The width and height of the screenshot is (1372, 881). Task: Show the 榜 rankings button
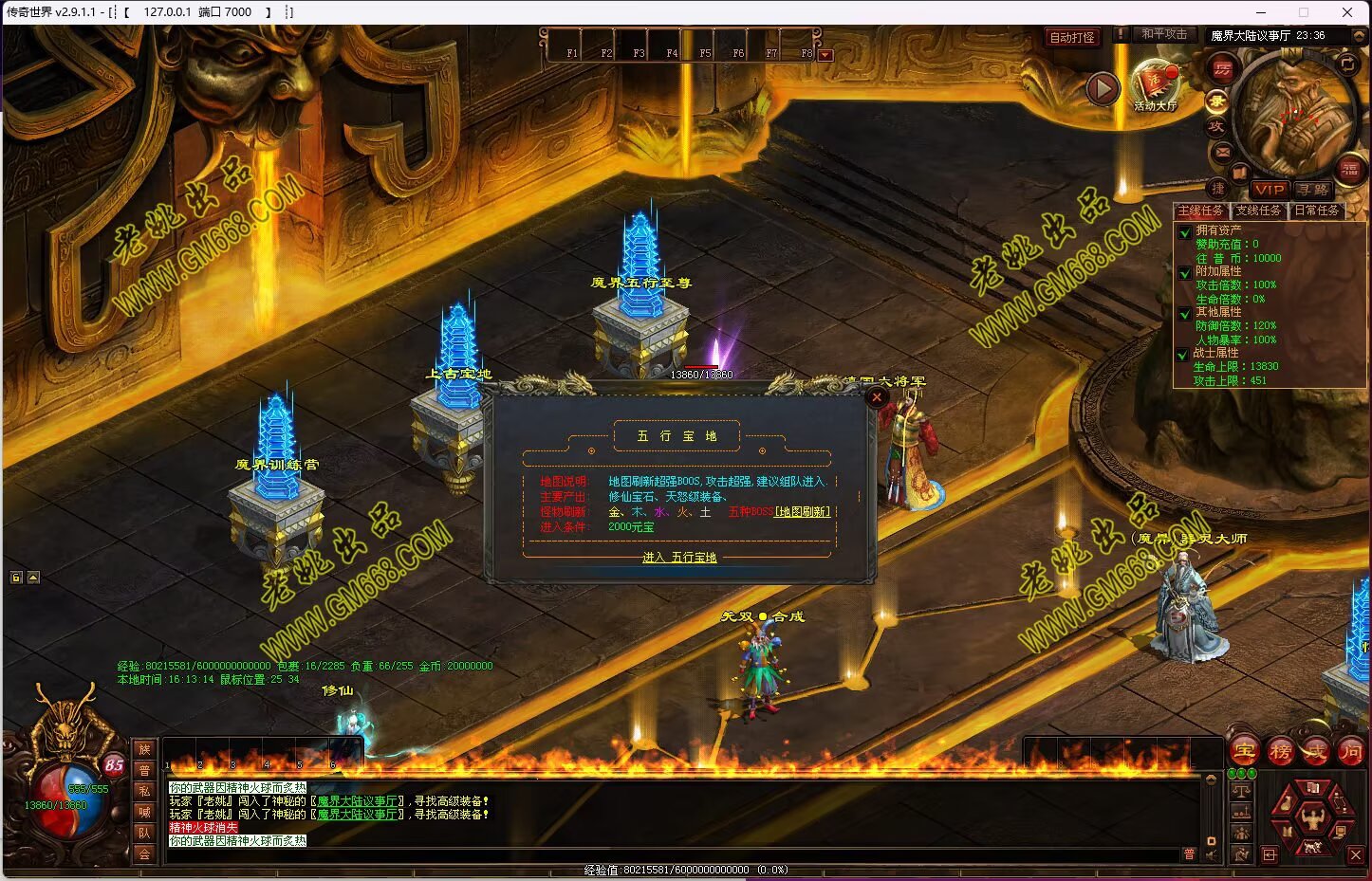pyautogui.click(x=1280, y=752)
